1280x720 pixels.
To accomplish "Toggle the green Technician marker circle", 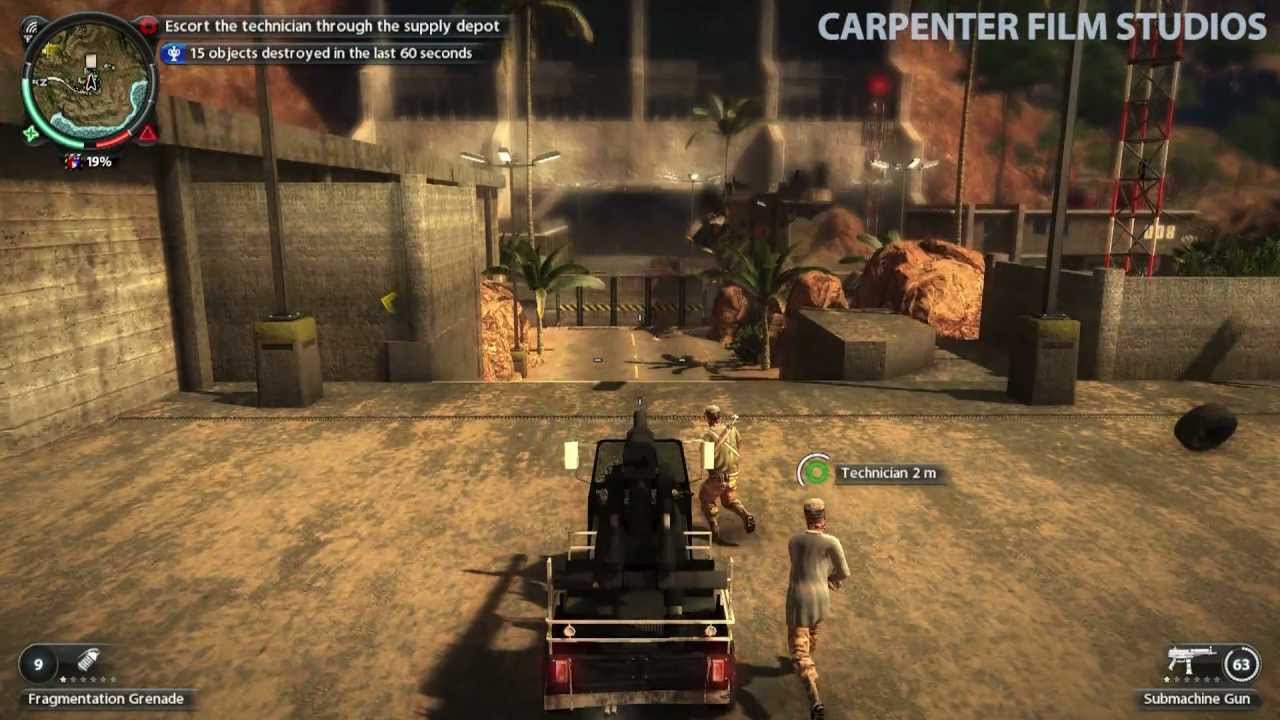I will click(x=815, y=472).
